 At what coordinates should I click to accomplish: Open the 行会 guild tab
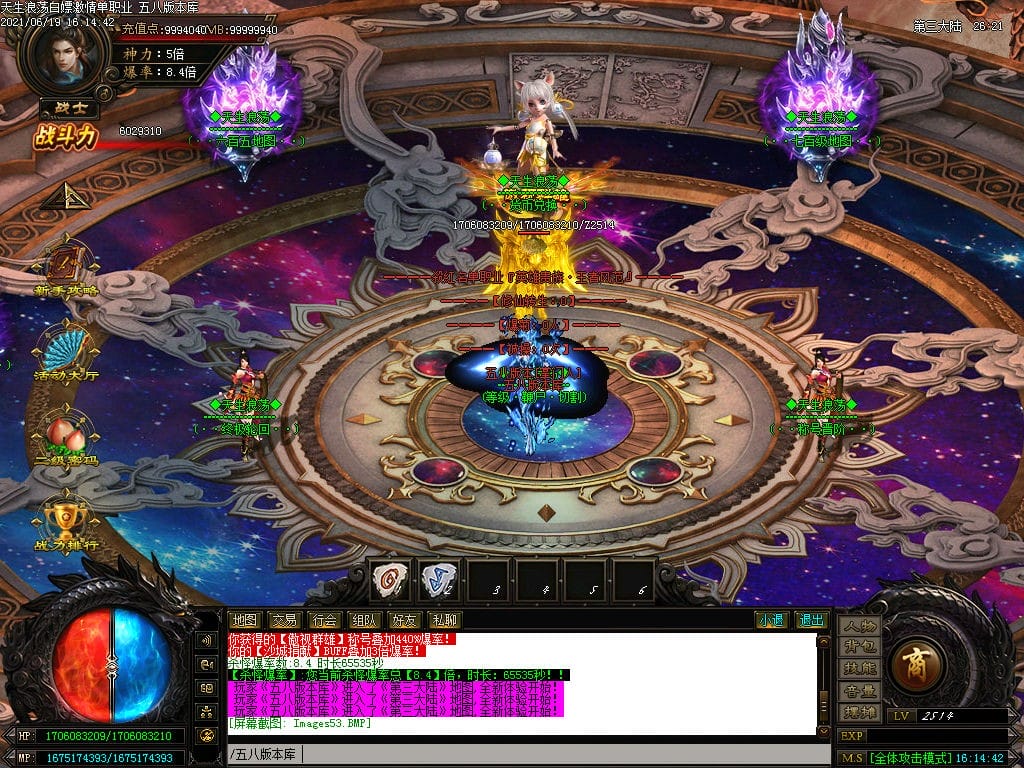pyautogui.click(x=323, y=620)
